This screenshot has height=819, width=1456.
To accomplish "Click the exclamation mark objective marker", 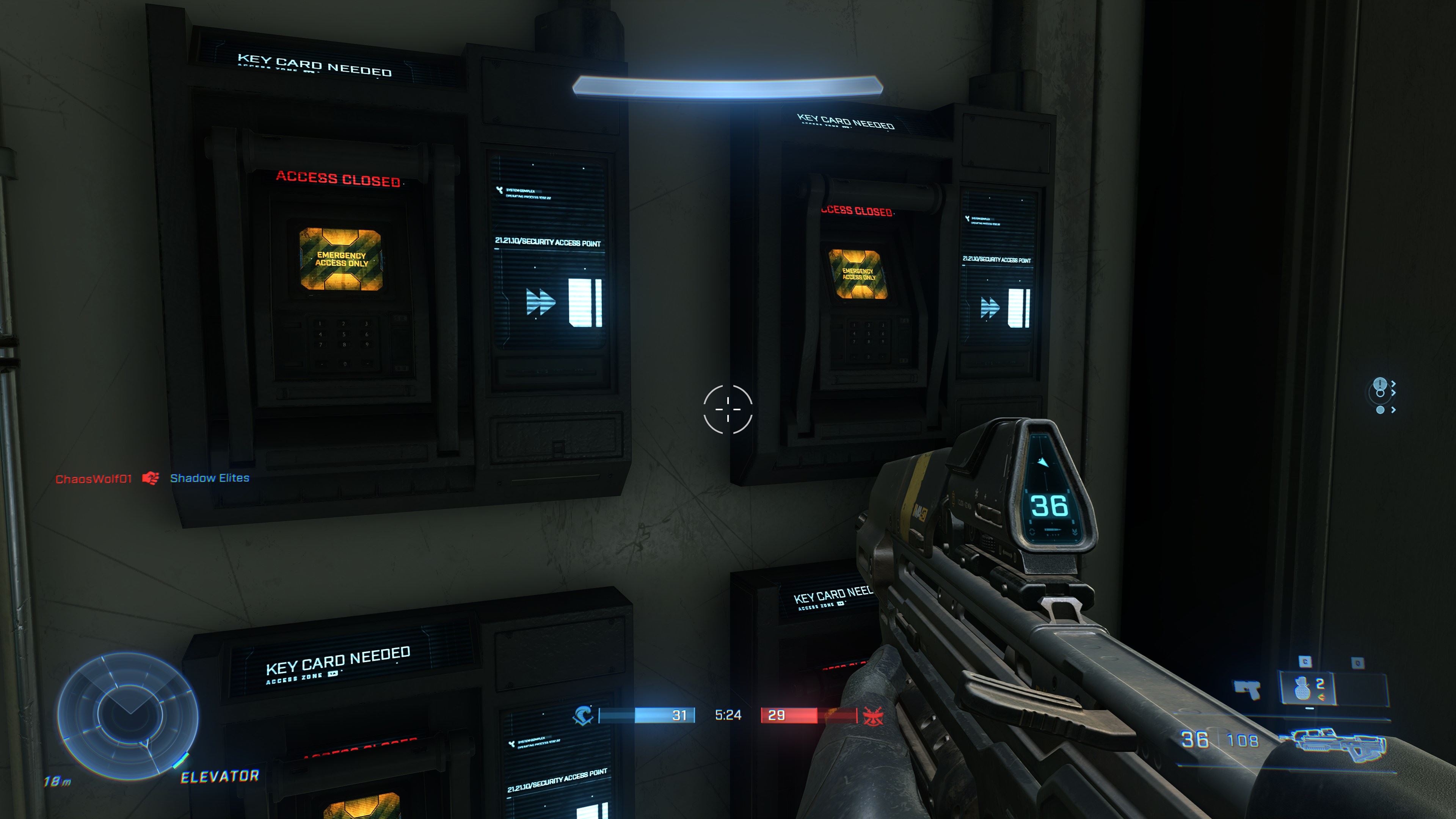I will pos(1380,384).
